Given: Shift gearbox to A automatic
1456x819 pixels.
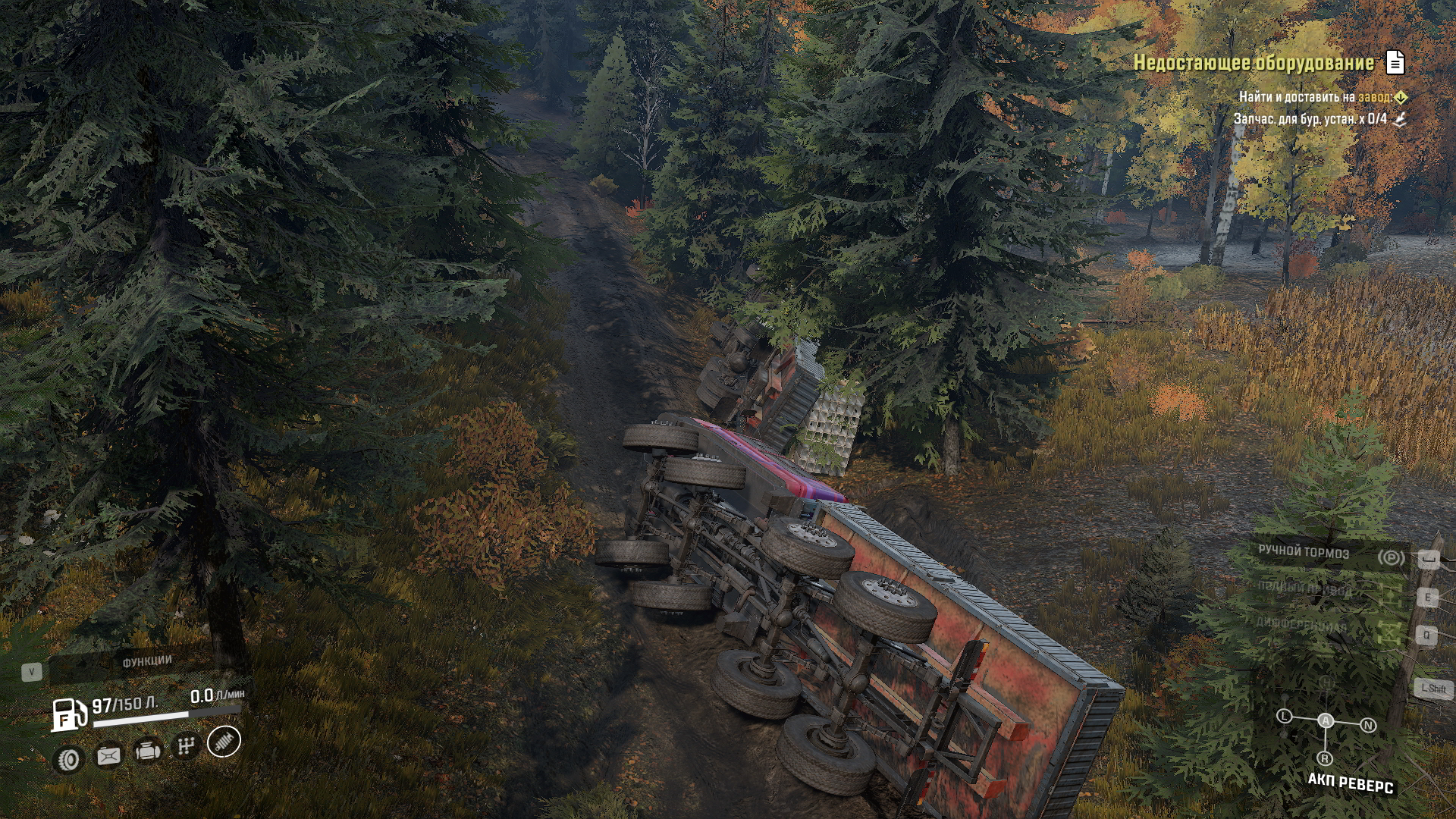Looking at the screenshot, I should pos(1326,720).
